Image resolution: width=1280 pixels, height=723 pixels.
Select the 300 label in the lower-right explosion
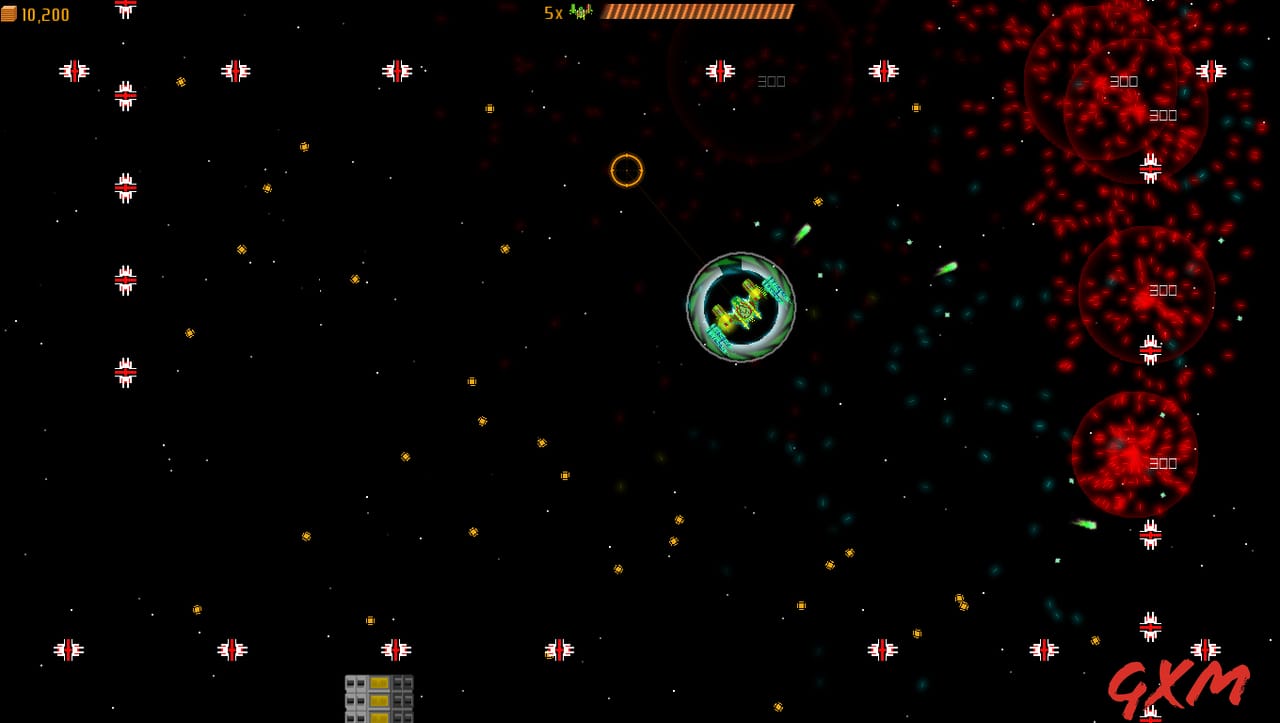click(1162, 463)
